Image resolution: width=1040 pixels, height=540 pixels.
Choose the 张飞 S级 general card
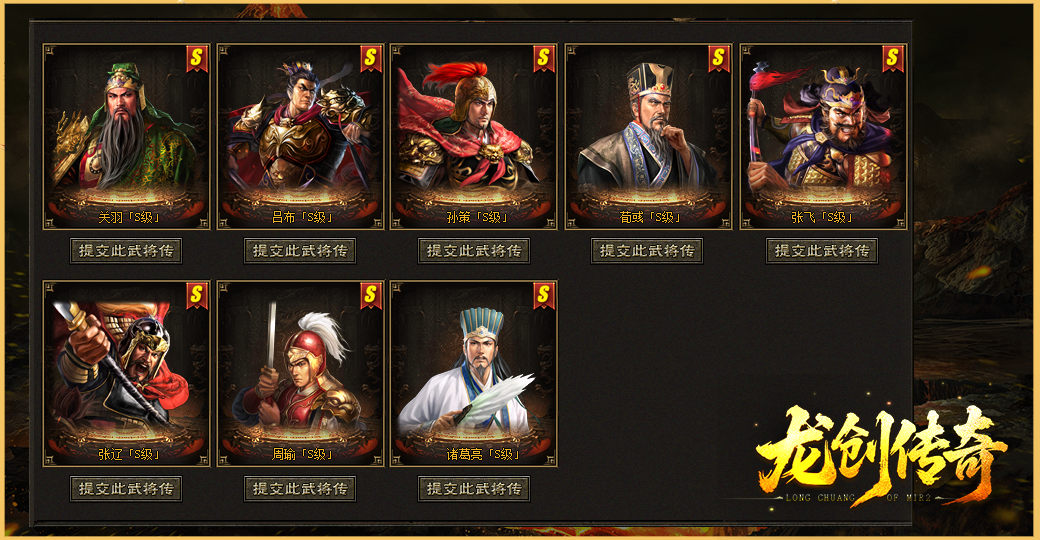[x=823, y=136]
